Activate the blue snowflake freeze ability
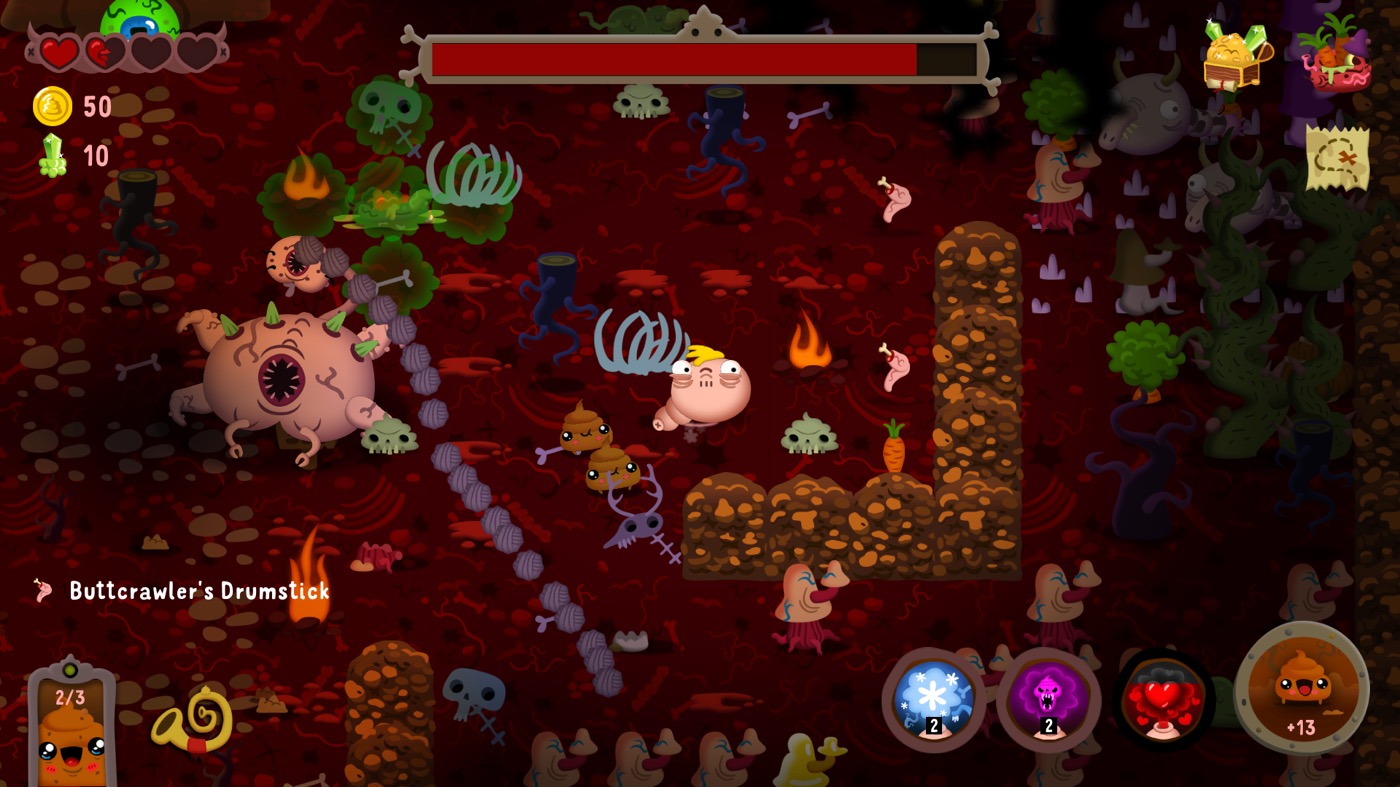1400x787 pixels. (x=933, y=699)
